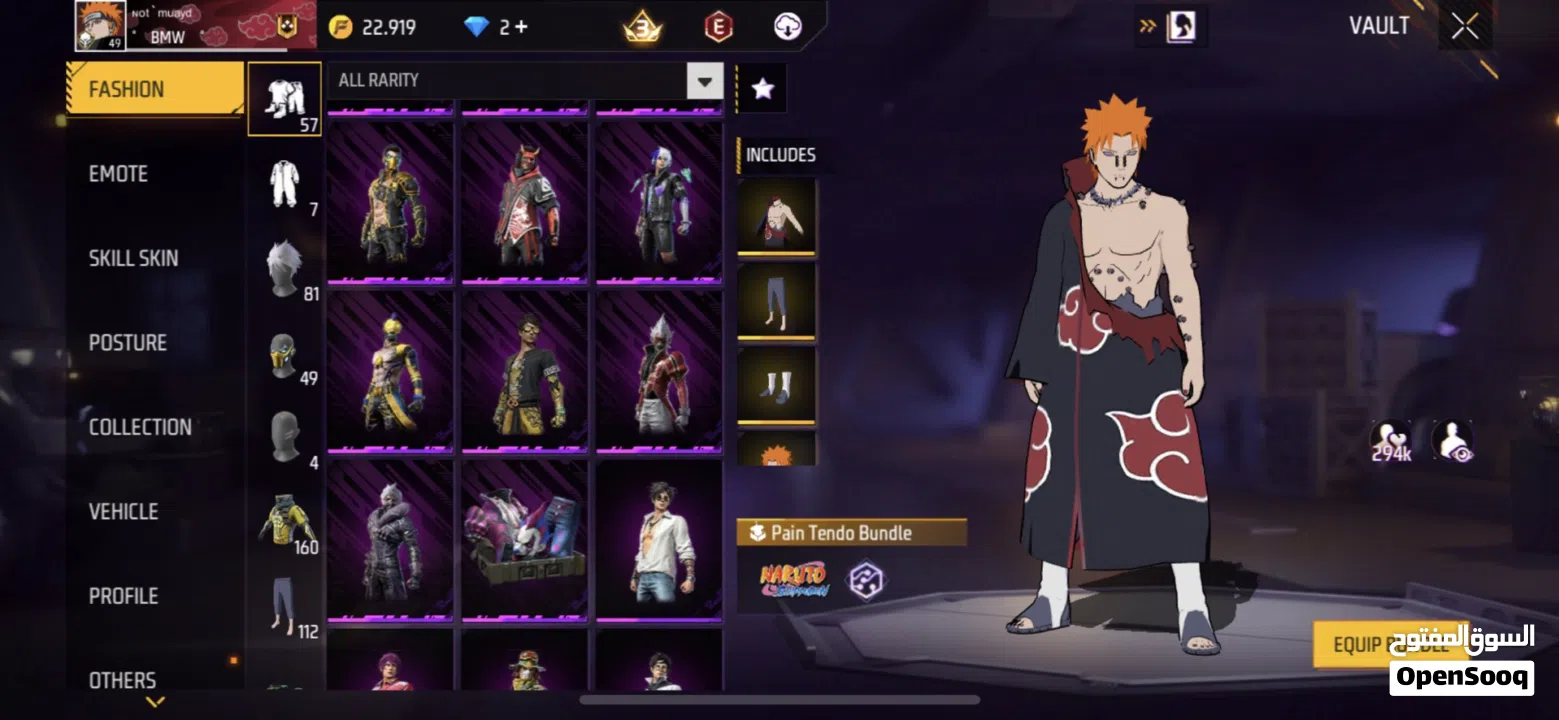Go to the Collection tab

coord(140,427)
